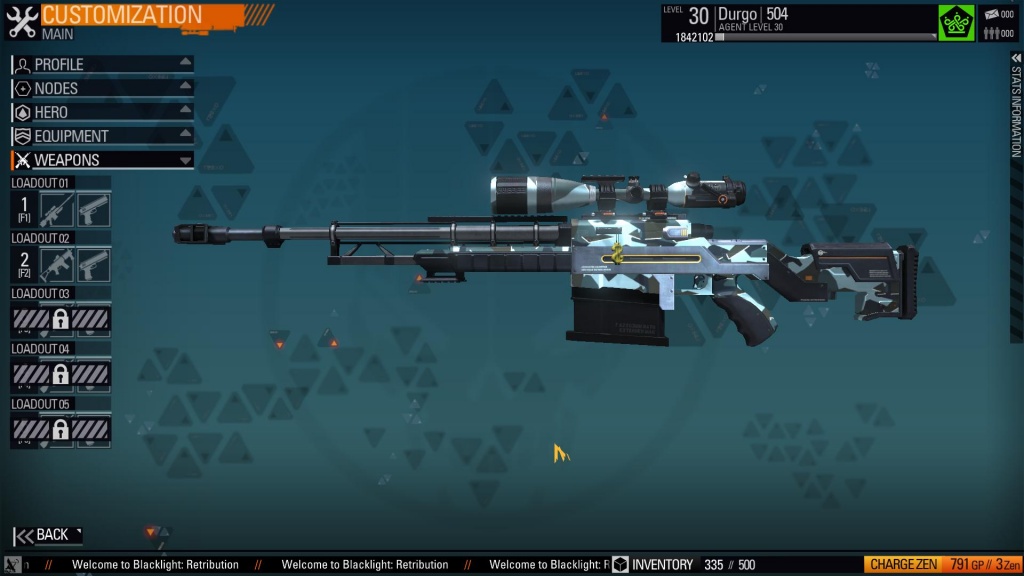Click Charge Zen to buy currency

904,565
